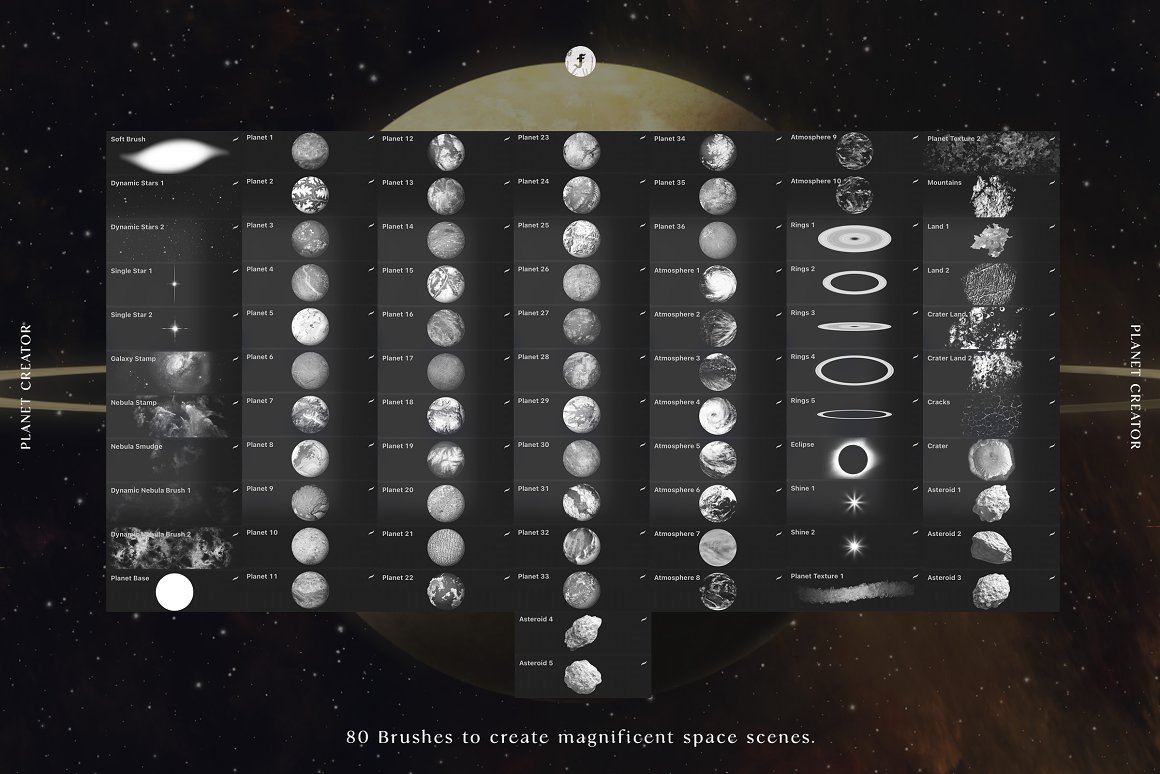Choose the Shine 1 brush
The width and height of the screenshot is (1160, 774).
click(x=853, y=502)
